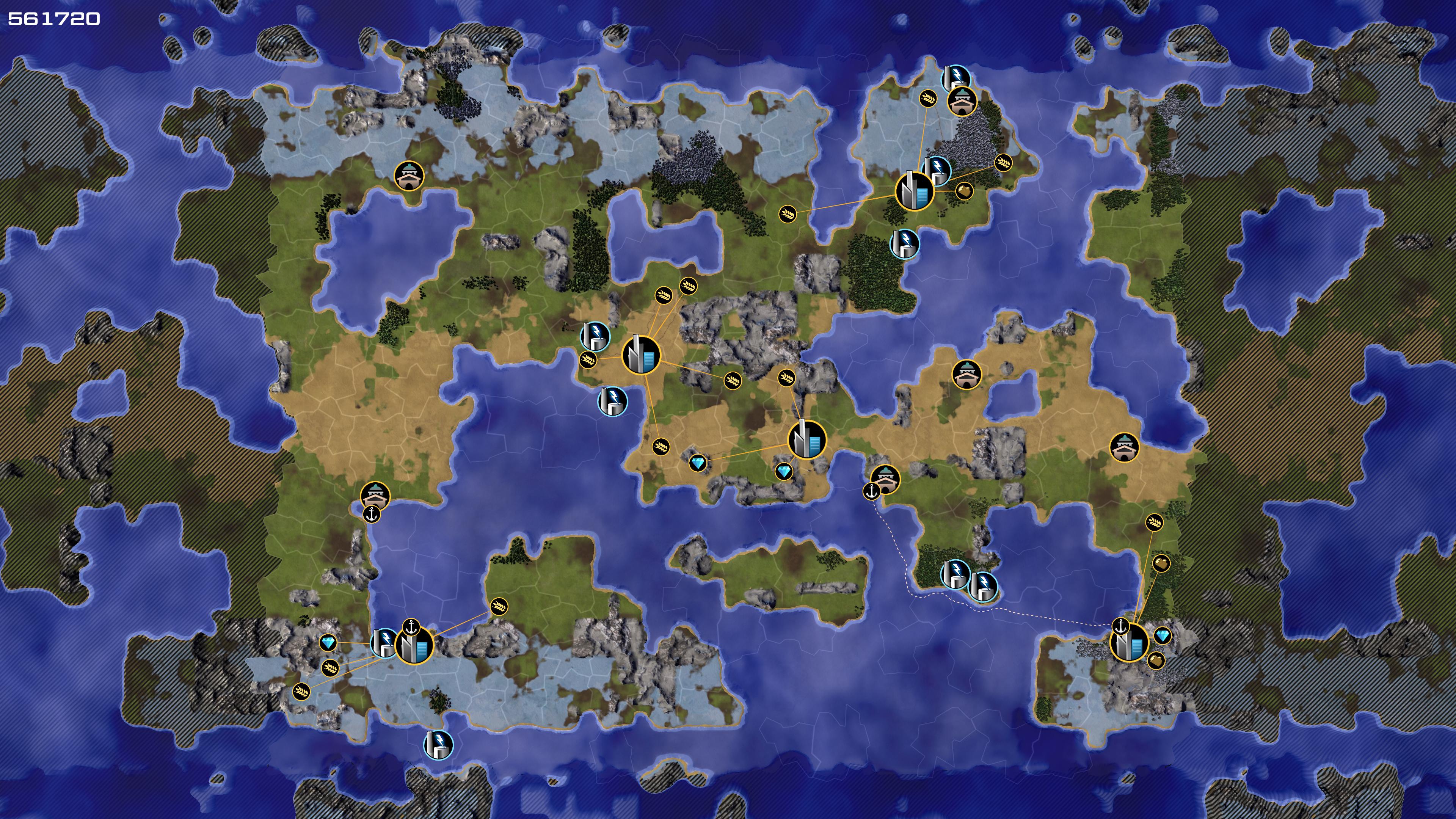
Task: Select the city marker linked to two diamonds
Action: point(806,439)
